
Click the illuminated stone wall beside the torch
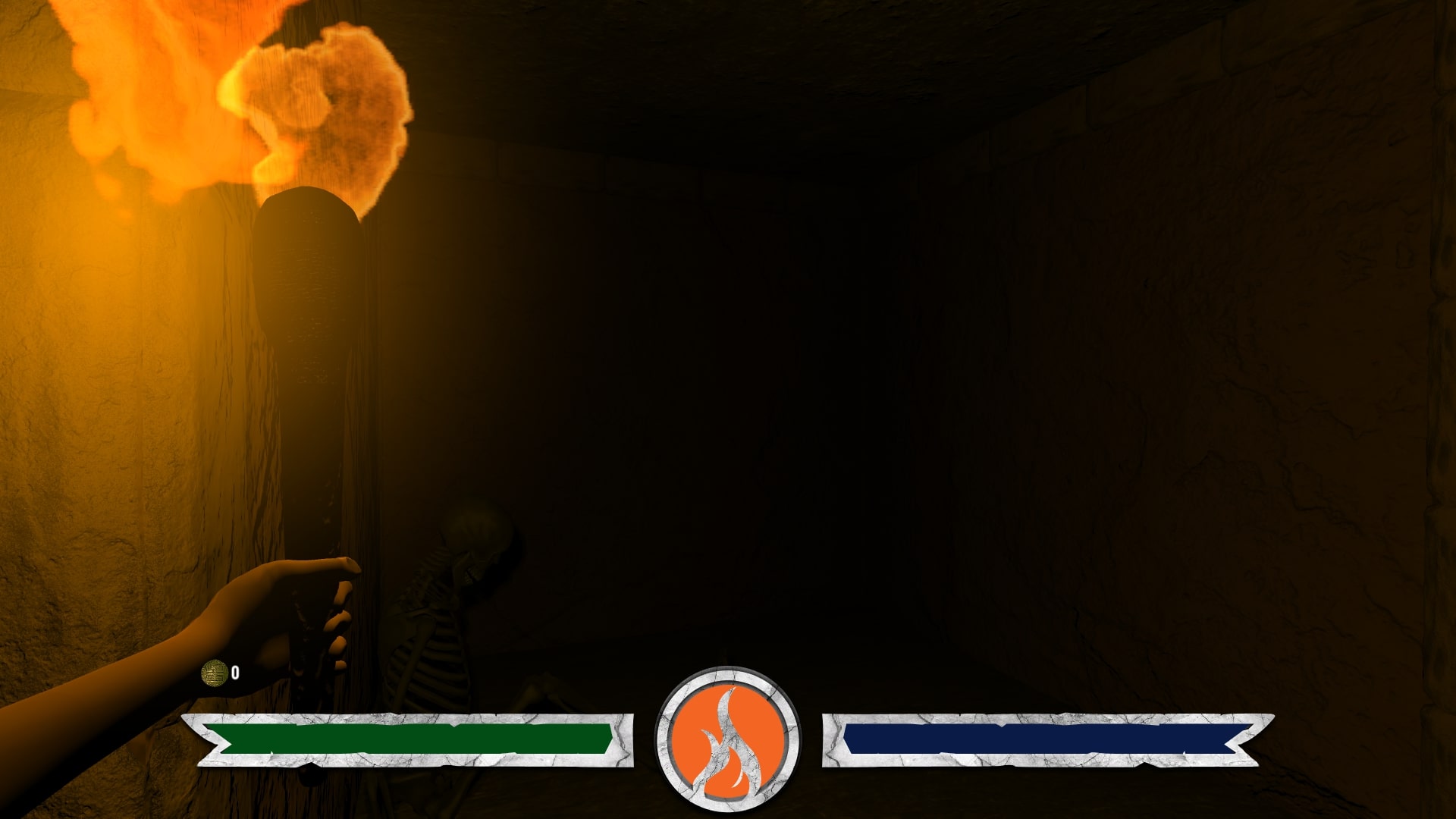point(99,379)
